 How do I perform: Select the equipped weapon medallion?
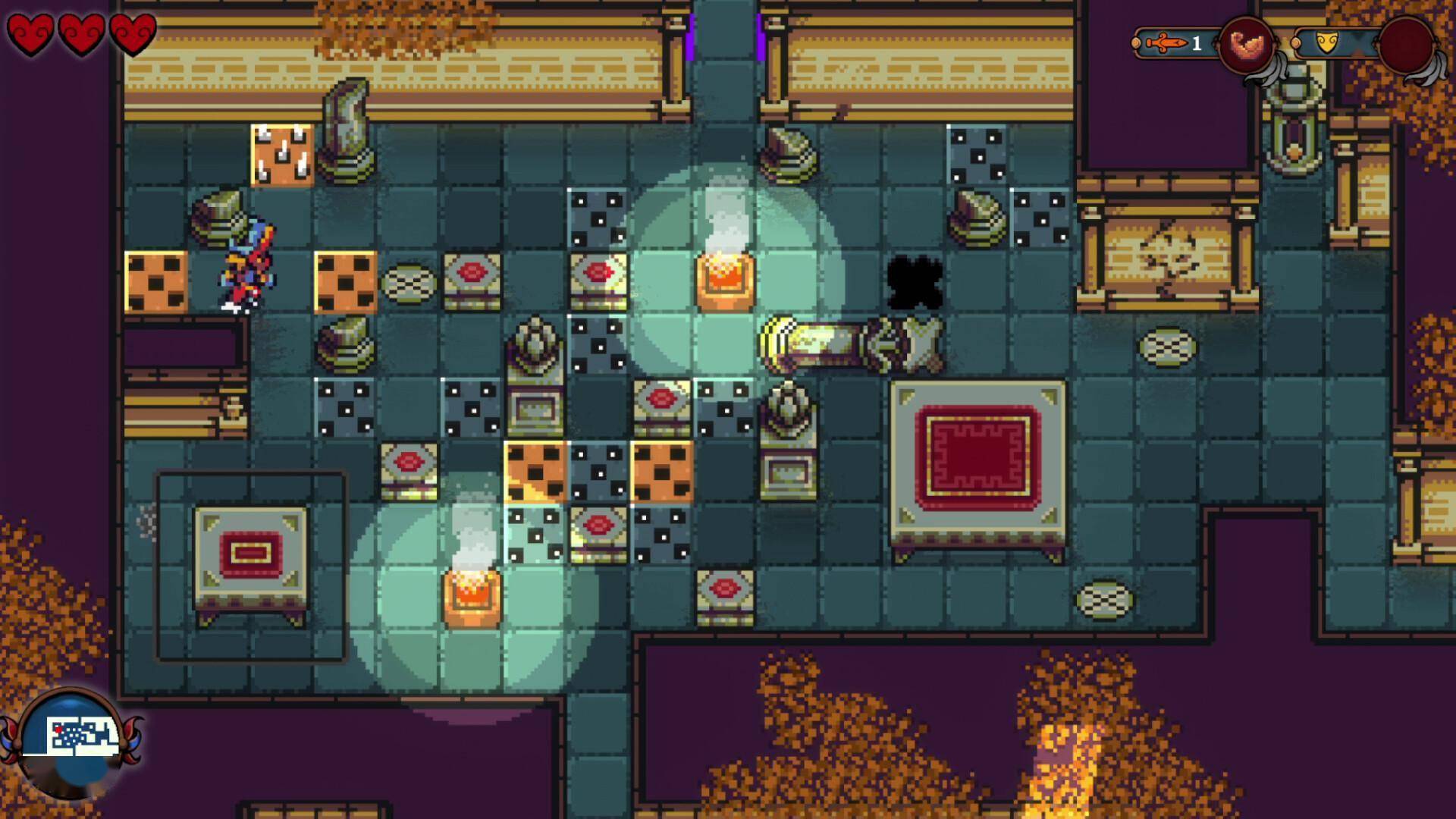click(x=1246, y=45)
